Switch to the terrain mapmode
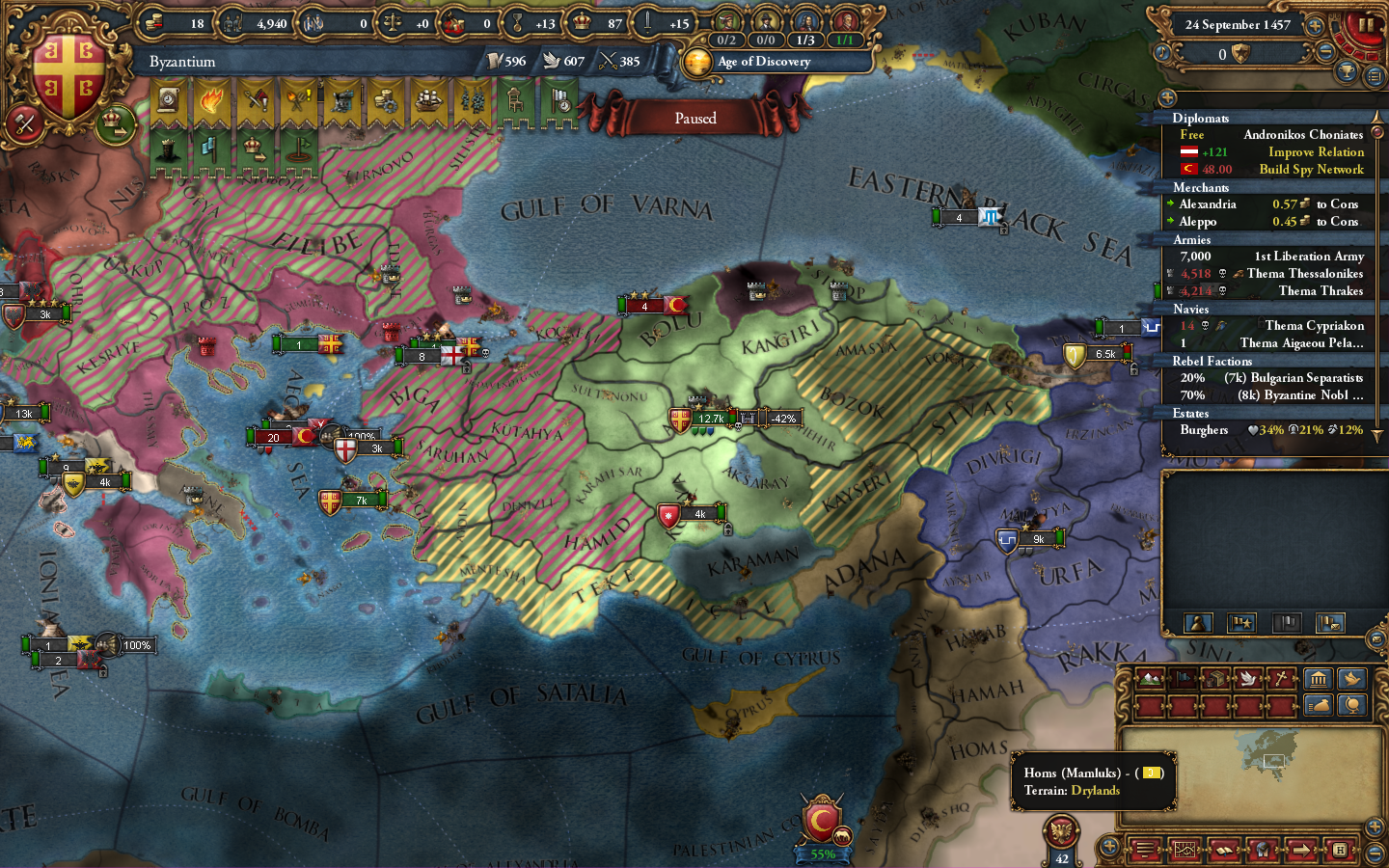This screenshot has height=868, width=1389. click(1148, 679)
